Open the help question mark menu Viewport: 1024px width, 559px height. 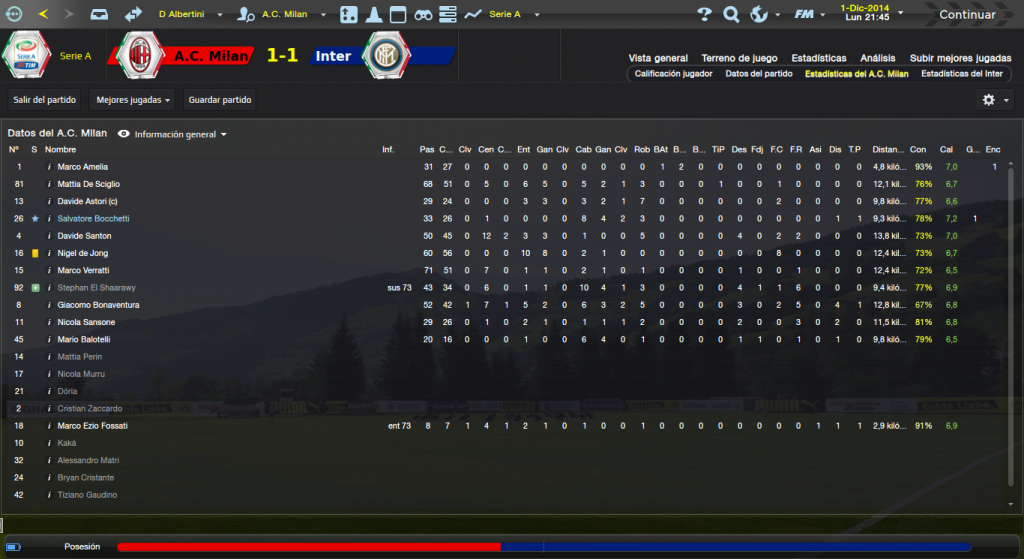(704, 15)
